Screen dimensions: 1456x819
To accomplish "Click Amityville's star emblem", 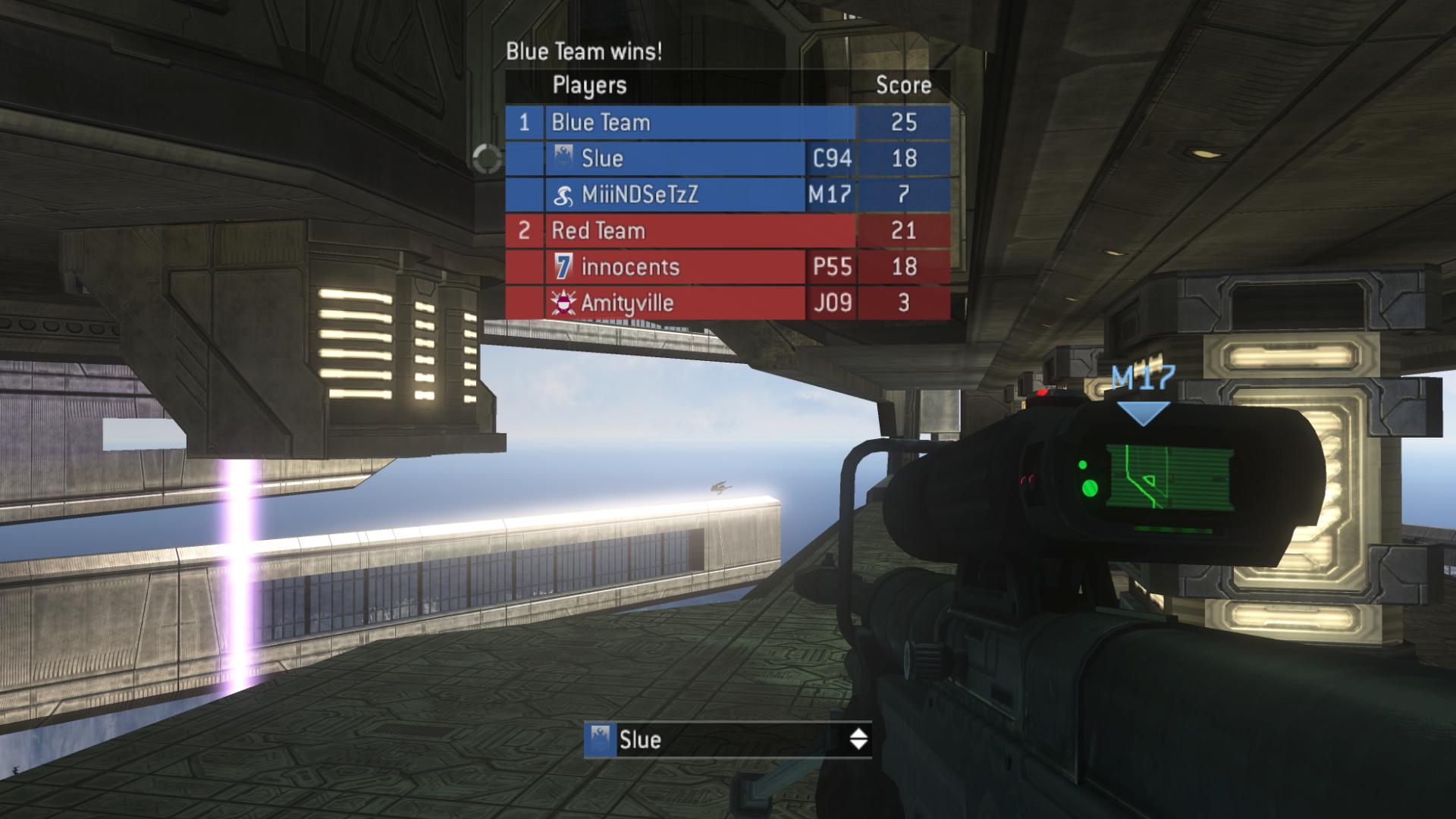I will 563,303.
